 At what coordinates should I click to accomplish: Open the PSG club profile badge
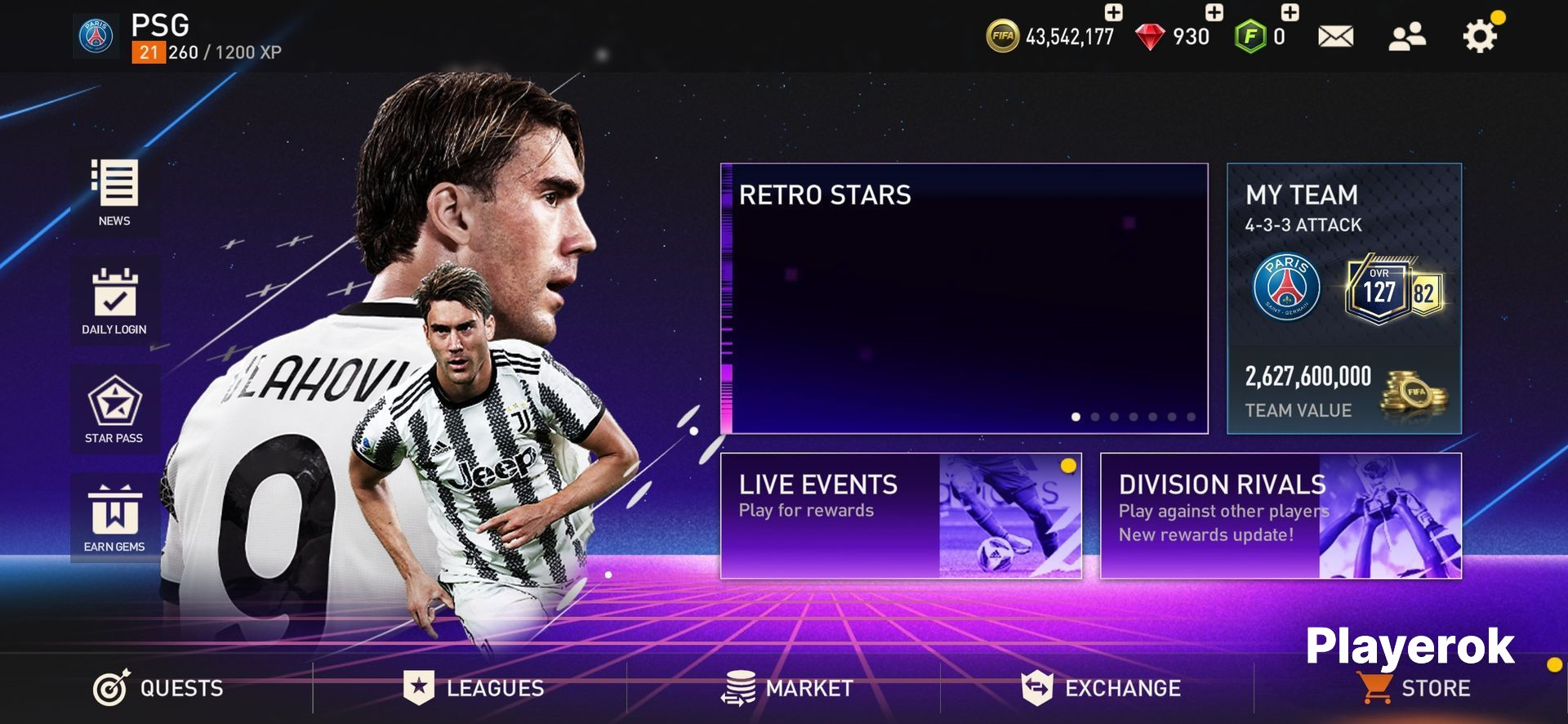96,37
